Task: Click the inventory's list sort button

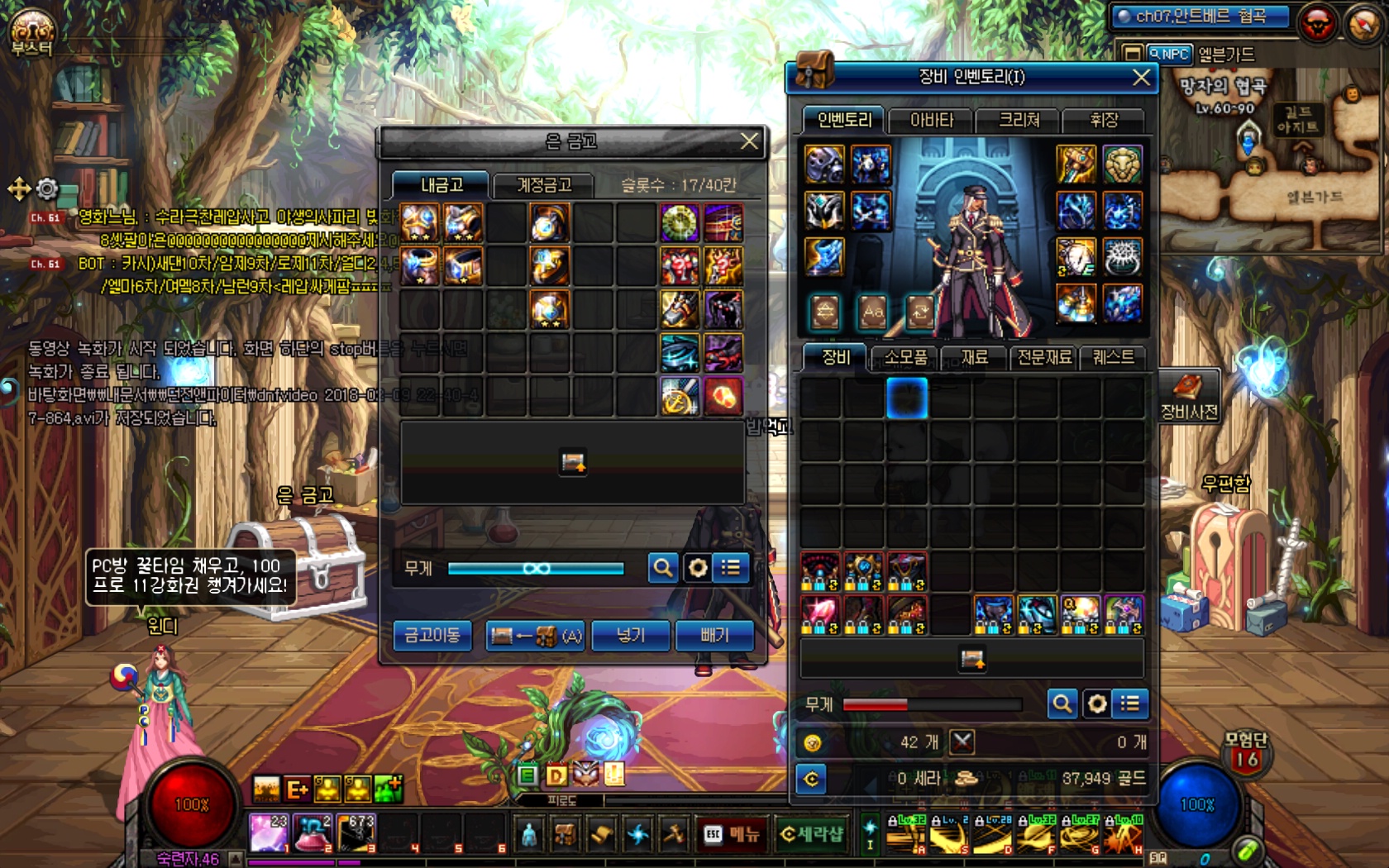Action: point(1129,703)
